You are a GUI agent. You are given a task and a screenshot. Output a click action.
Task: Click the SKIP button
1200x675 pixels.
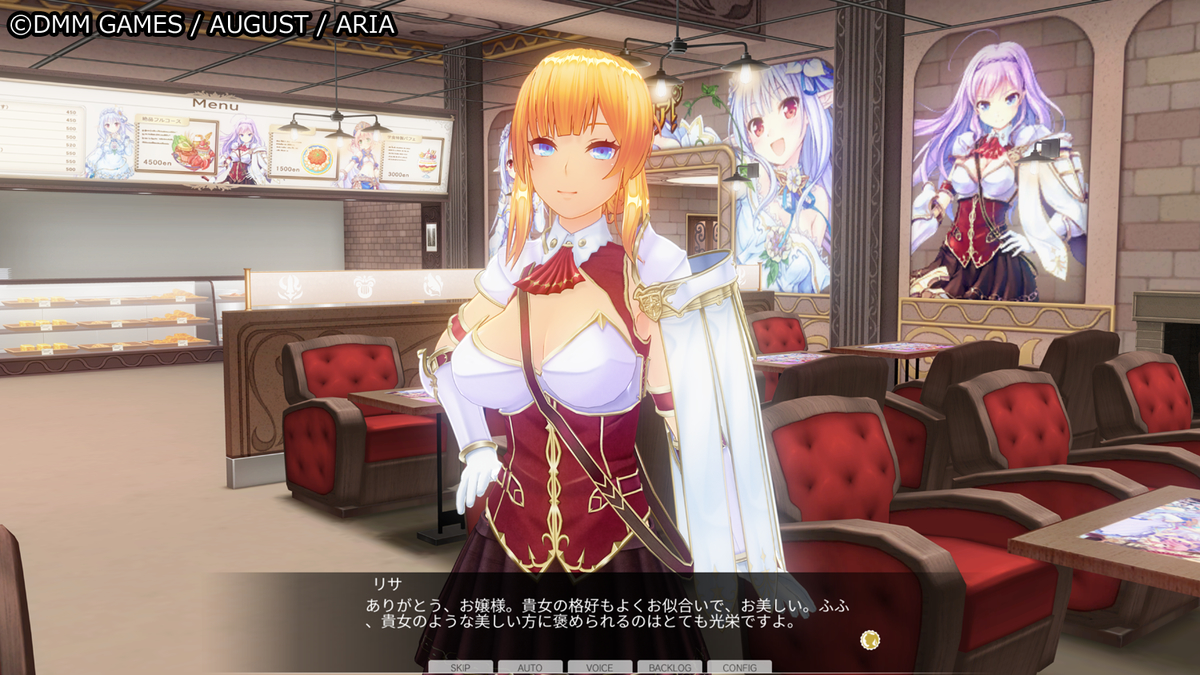pyautogui.click(x=460, y=667)
